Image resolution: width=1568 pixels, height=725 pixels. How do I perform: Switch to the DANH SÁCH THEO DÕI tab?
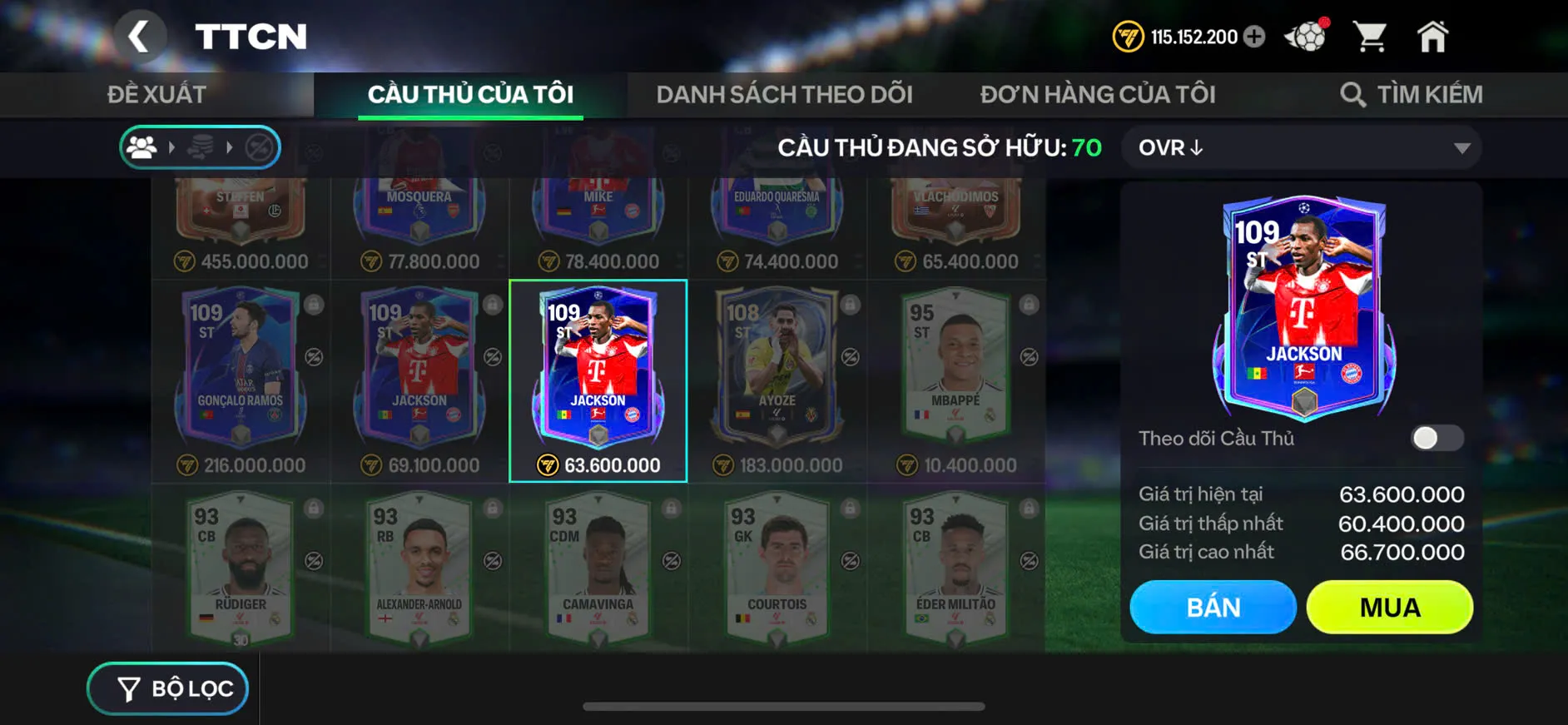coord(784,93)
